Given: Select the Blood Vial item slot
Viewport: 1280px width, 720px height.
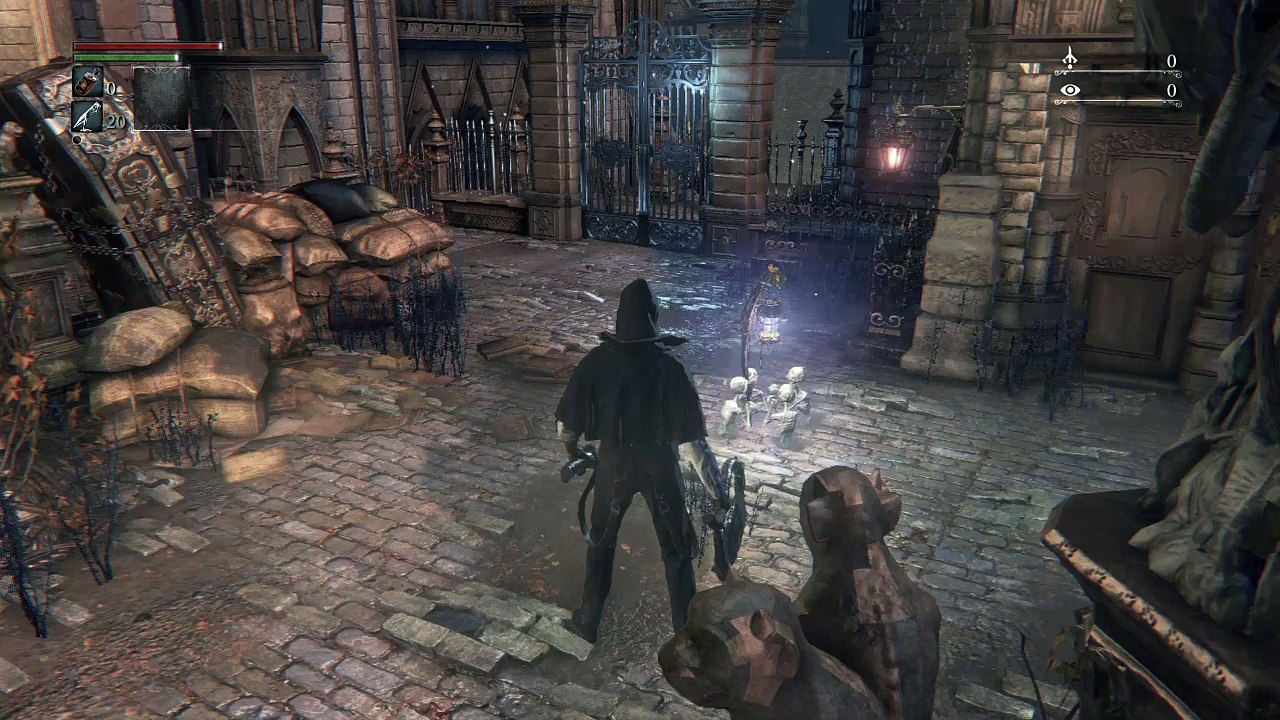Looking at the screenshot, I should pos(87,82).
